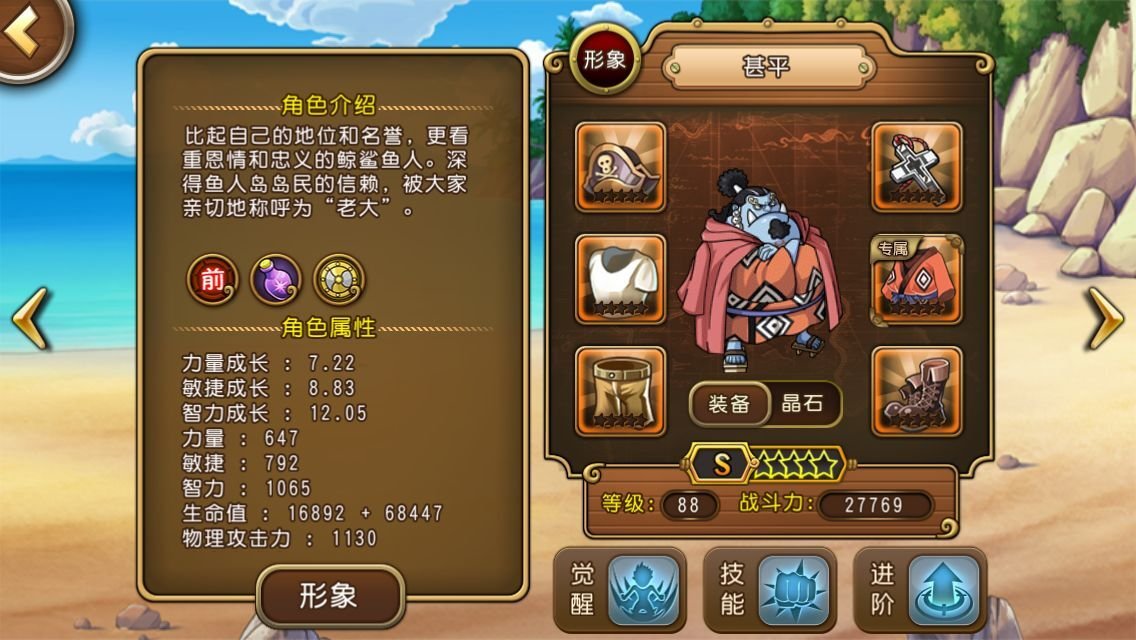
Task: Switch to the 晶石 crystal tab
Action: (x=802, y=404)
